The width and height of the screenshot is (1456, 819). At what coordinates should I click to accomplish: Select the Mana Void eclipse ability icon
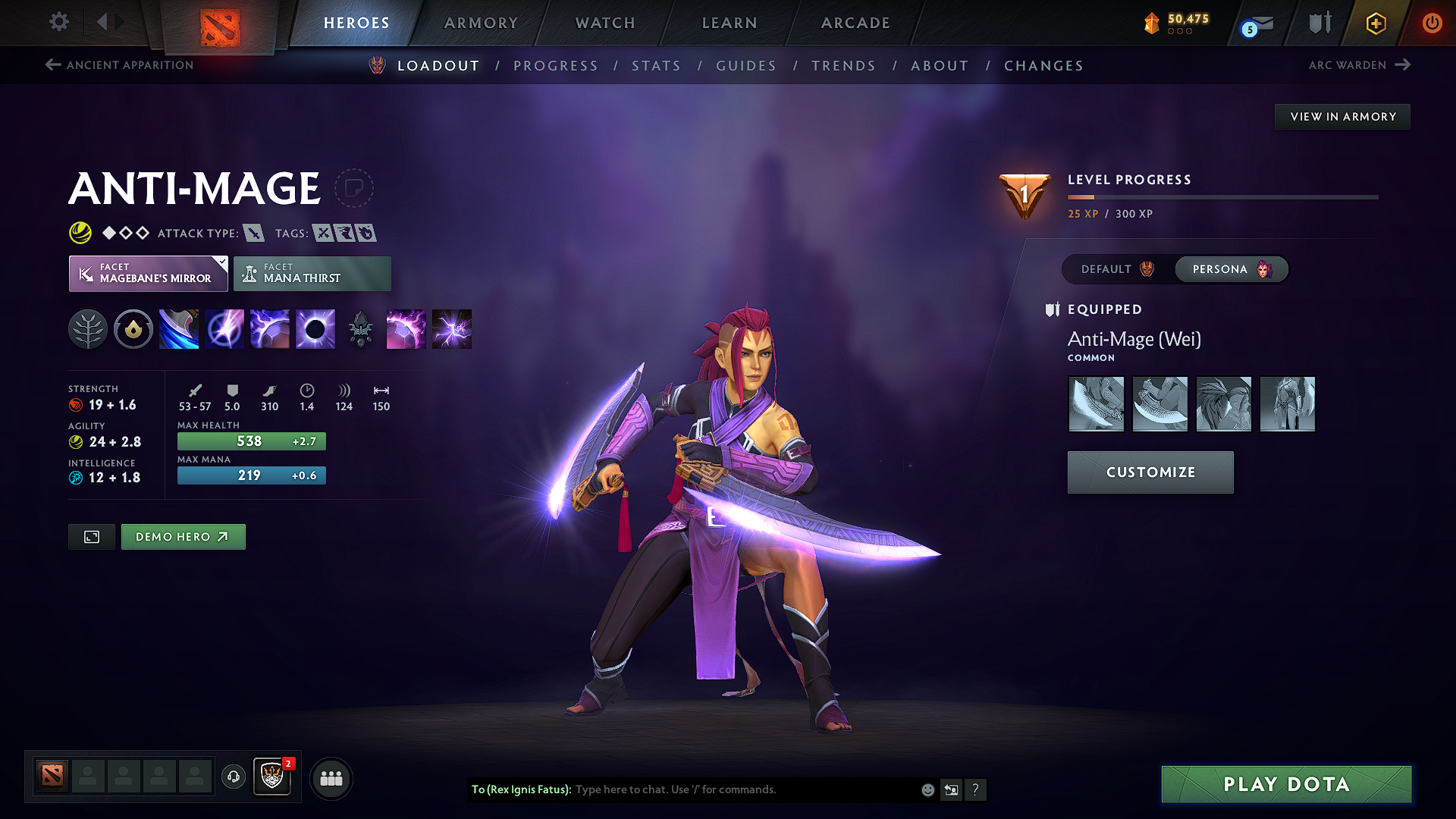(315, 328)
